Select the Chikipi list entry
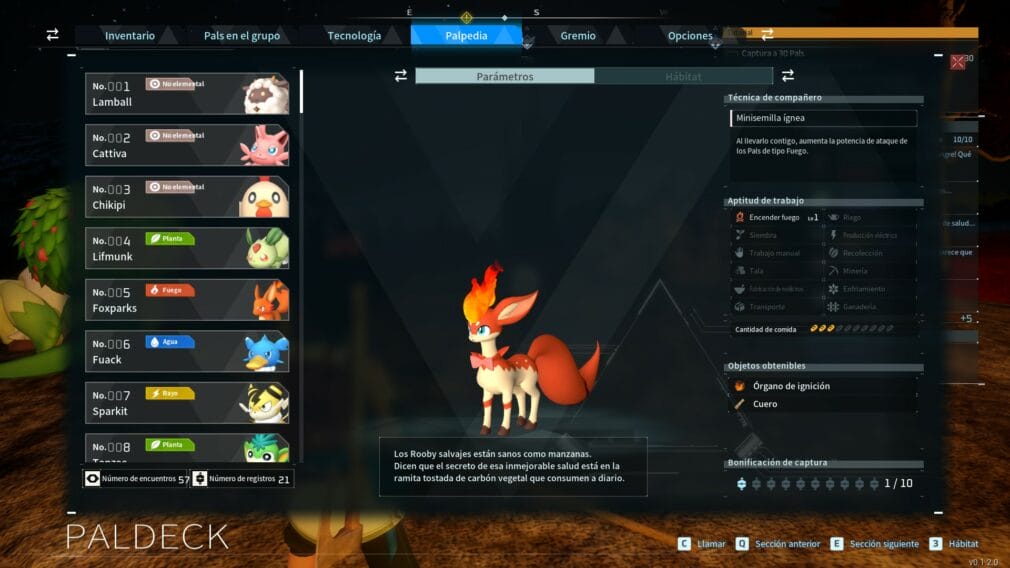Image resolution: width=1010 pixels, height=568 pixels. (187, 197)
